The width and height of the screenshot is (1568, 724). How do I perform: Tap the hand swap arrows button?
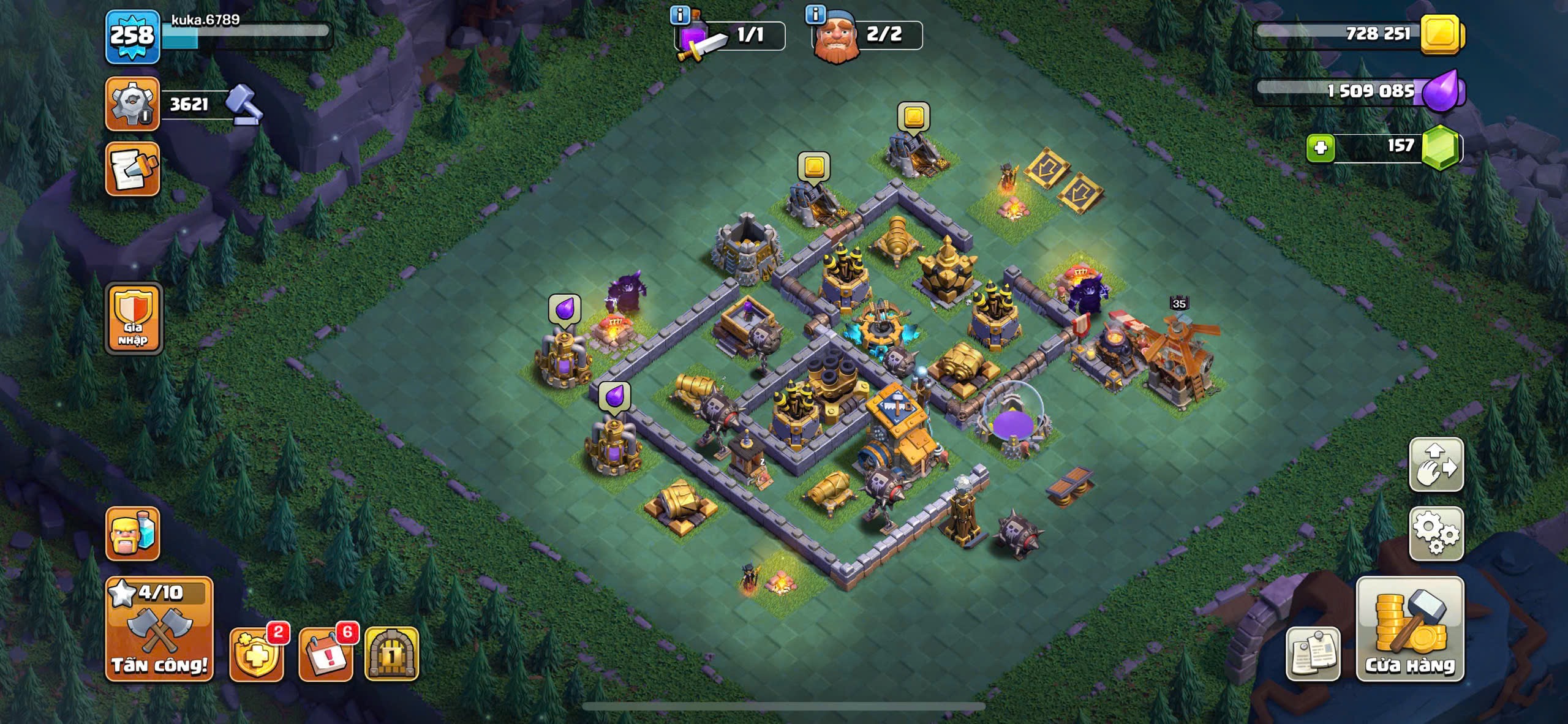[x=1436, y=464]
